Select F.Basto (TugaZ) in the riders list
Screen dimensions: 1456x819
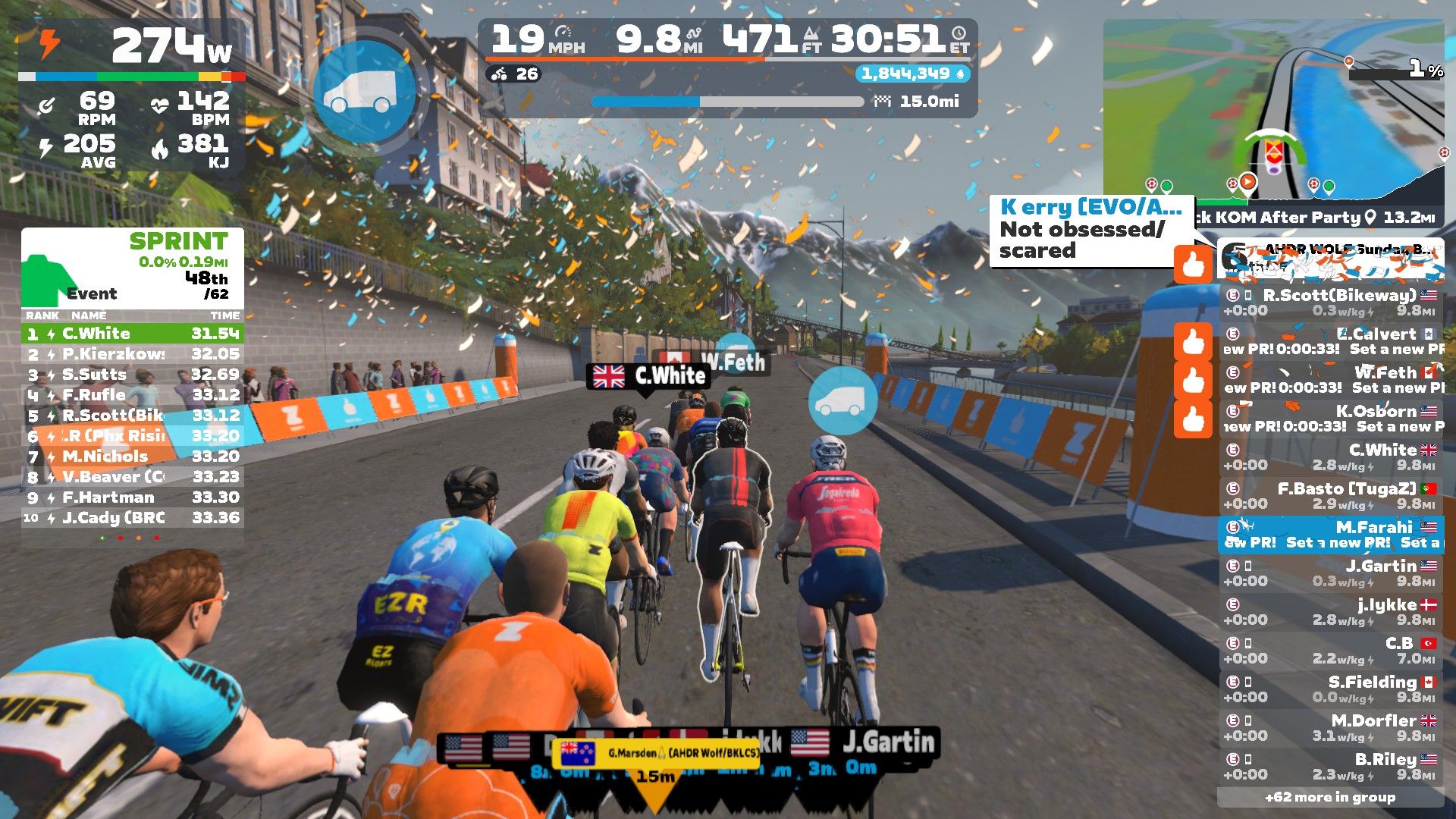[1331, 496]
